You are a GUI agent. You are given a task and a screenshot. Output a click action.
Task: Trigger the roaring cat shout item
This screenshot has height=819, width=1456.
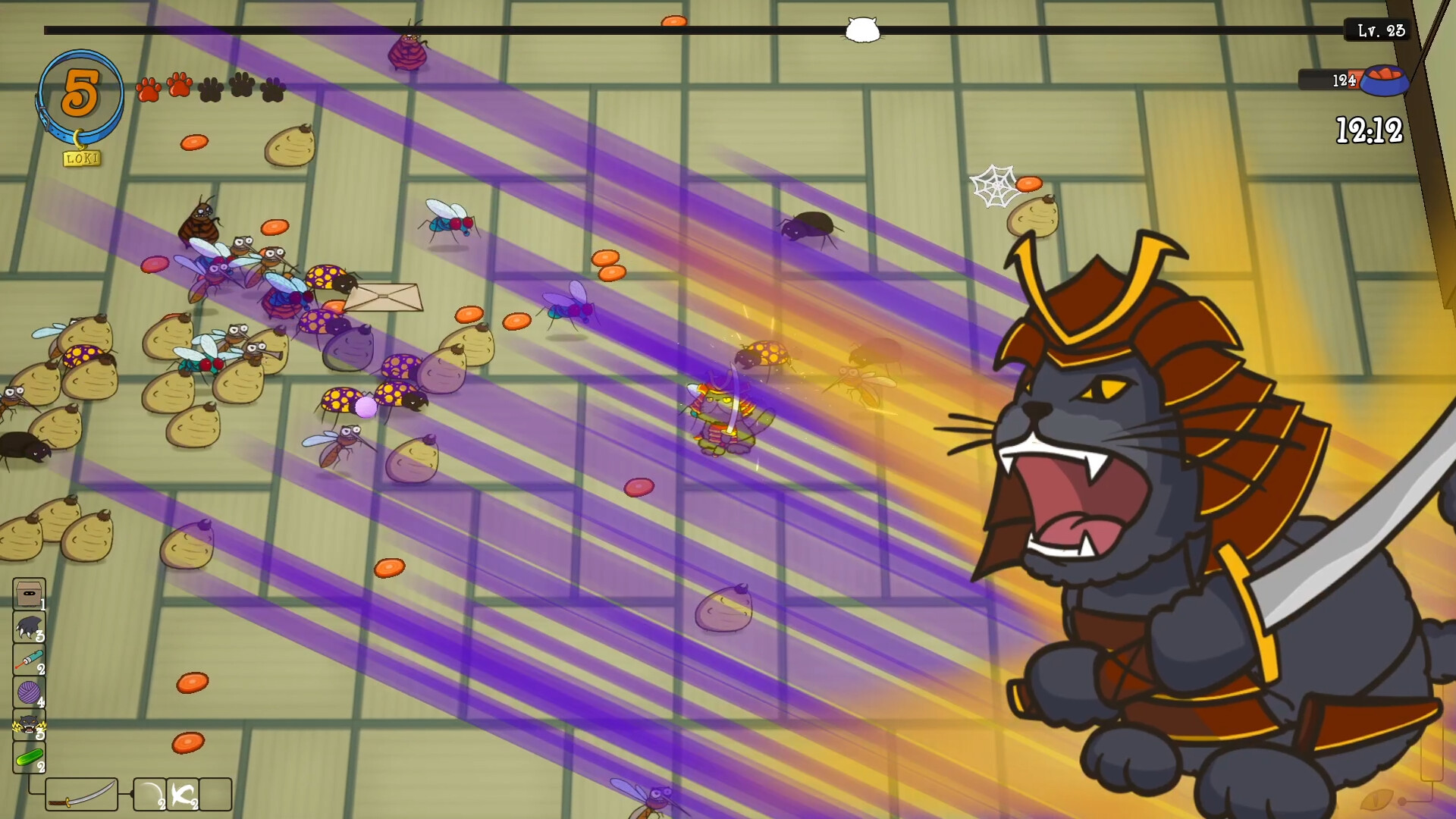coord(28,723)
